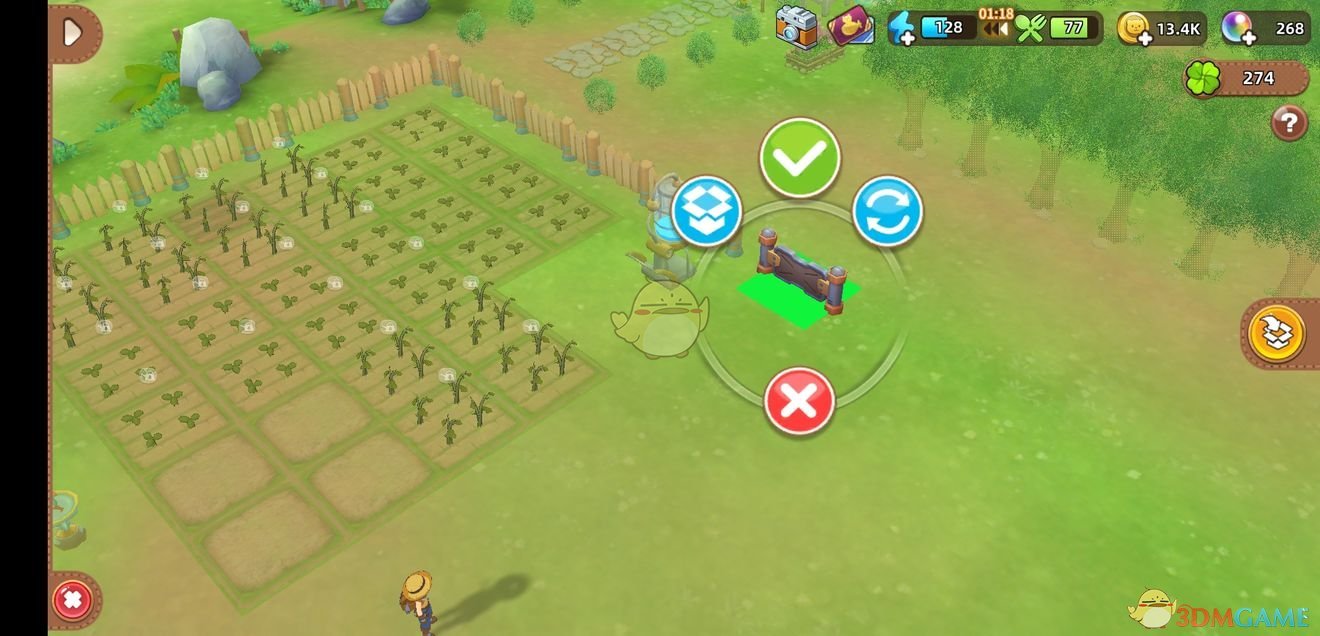1320x636 pixels.
Task: Rotate the fence using circular arrows button
Action: click(887, 211)
